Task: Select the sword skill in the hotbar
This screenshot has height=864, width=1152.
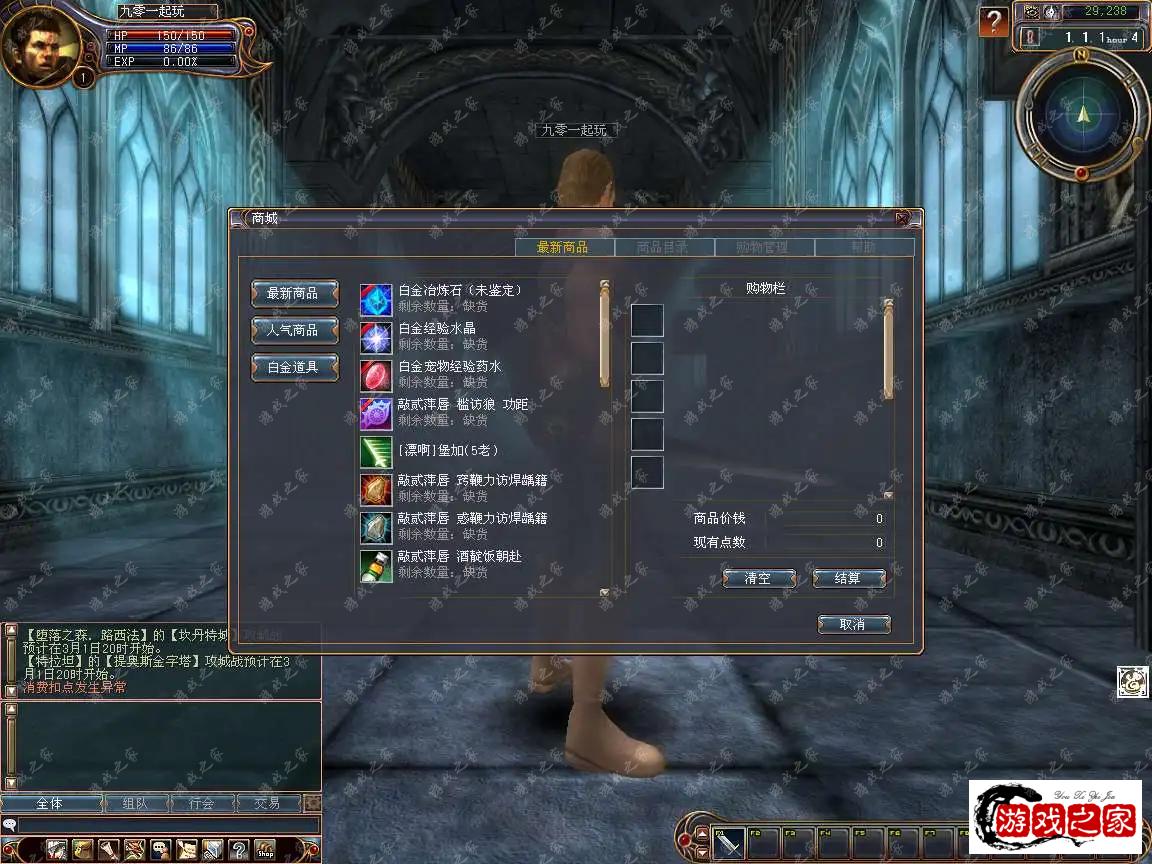Action: 729,845
